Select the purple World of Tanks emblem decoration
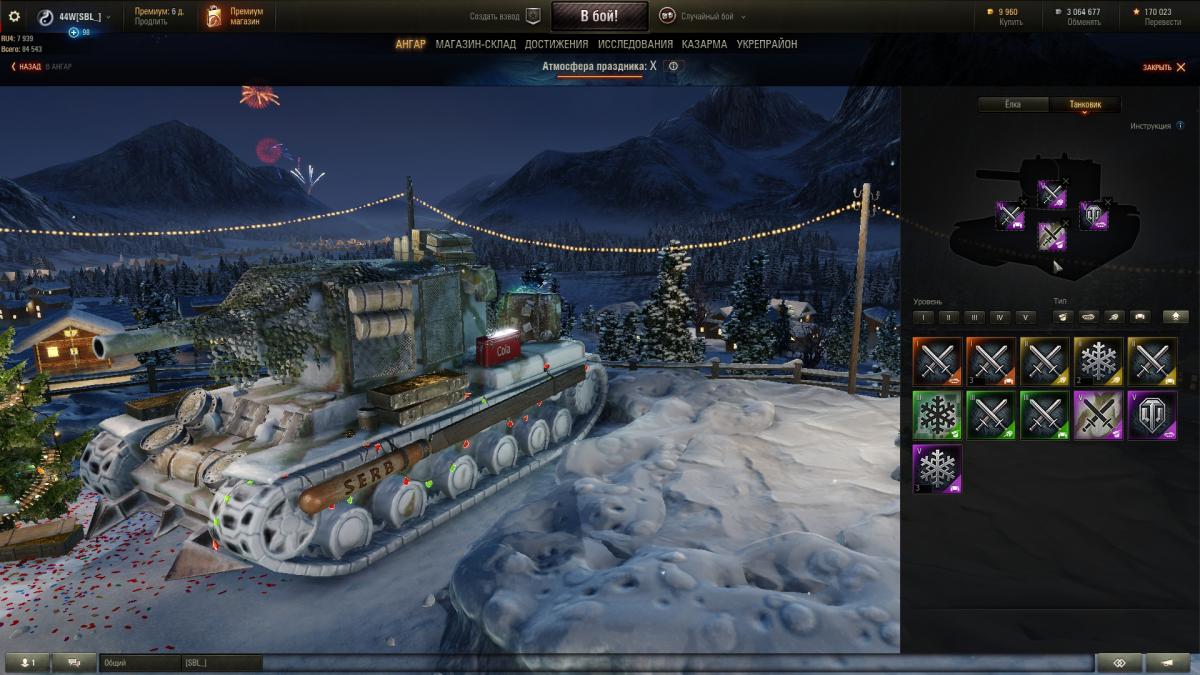 1152,415
